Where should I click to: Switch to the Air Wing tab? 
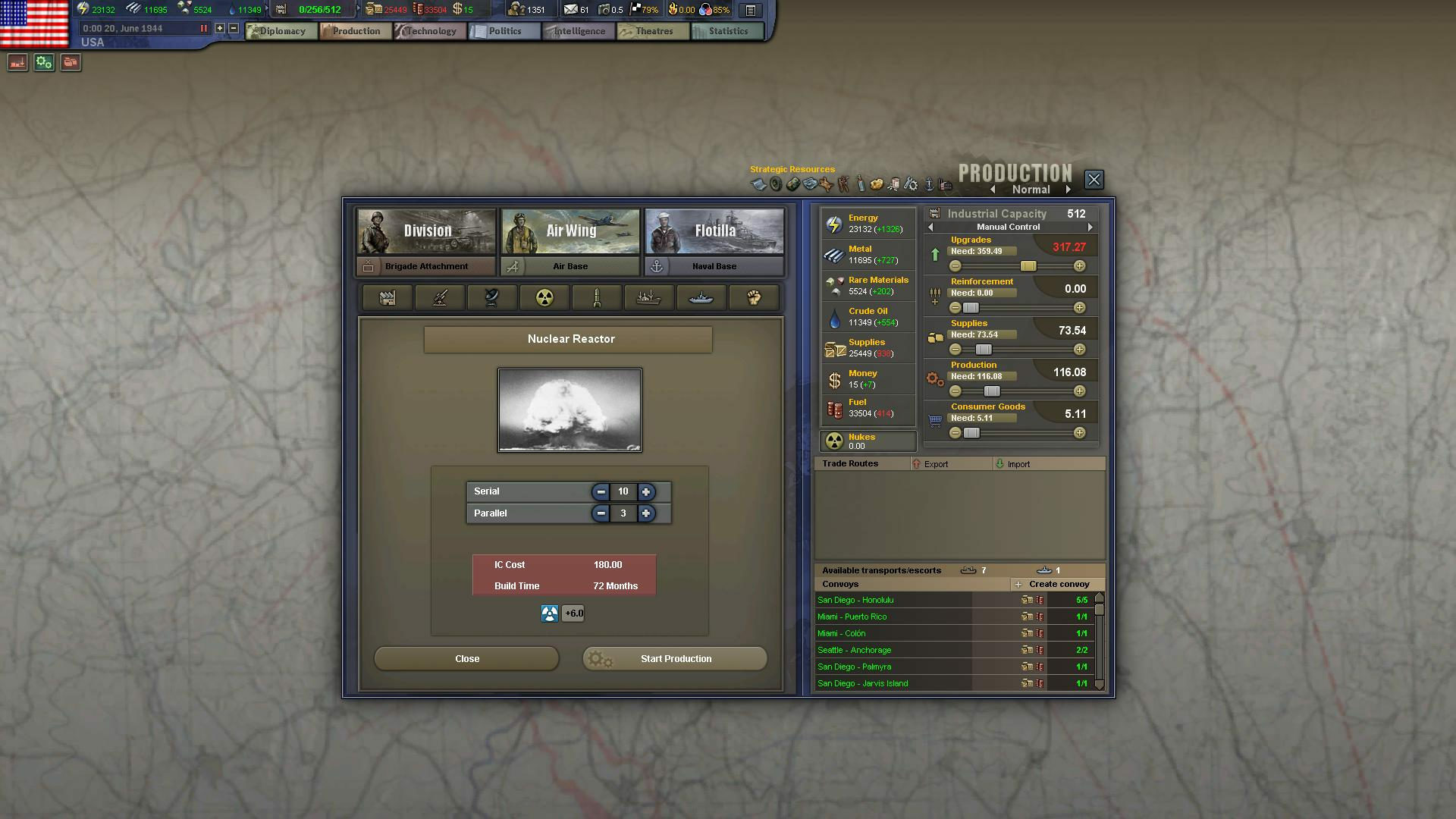coord(570,231)
